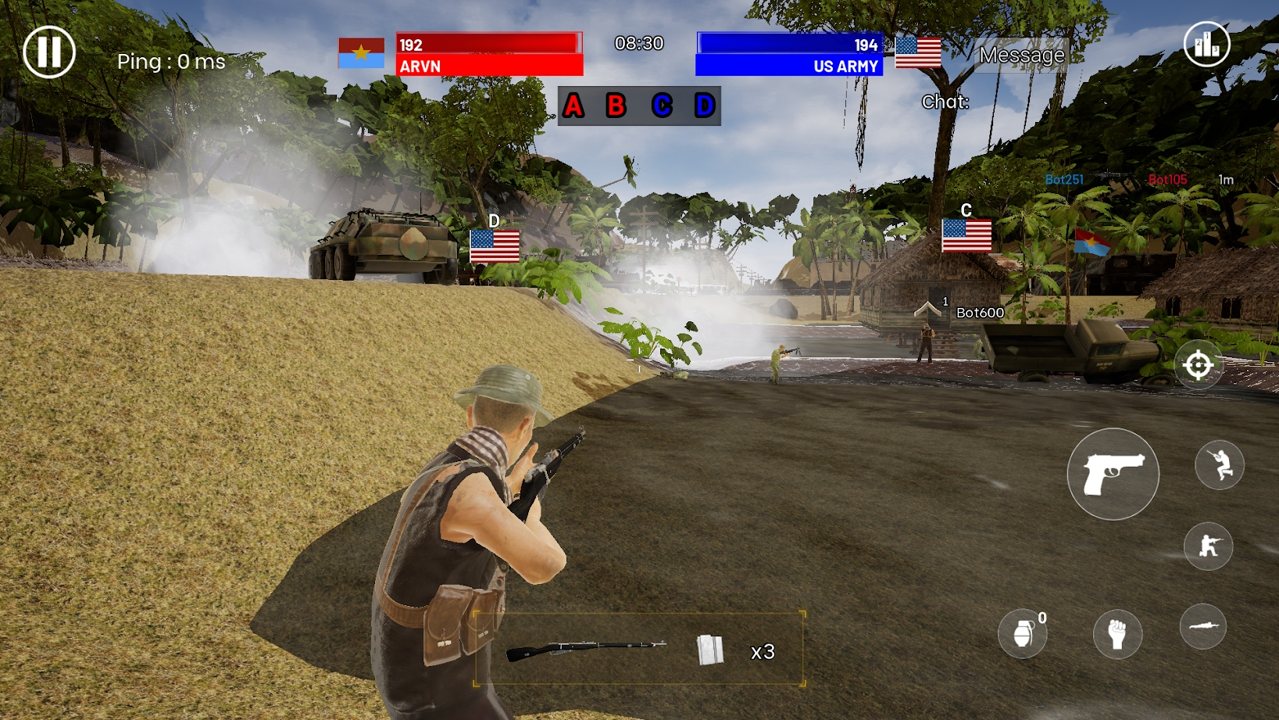This screenshot has width=1279, height=720.
Task: Open the scoreboard bar-chart icon
Action: (1206, 44)
